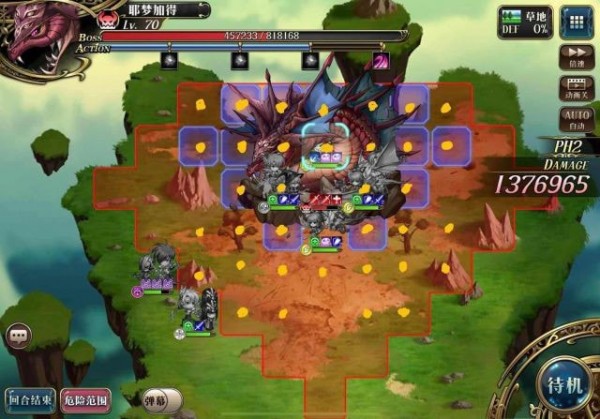View the 草地 terrain info panel

pyautogui.click(x=525, y=22)
